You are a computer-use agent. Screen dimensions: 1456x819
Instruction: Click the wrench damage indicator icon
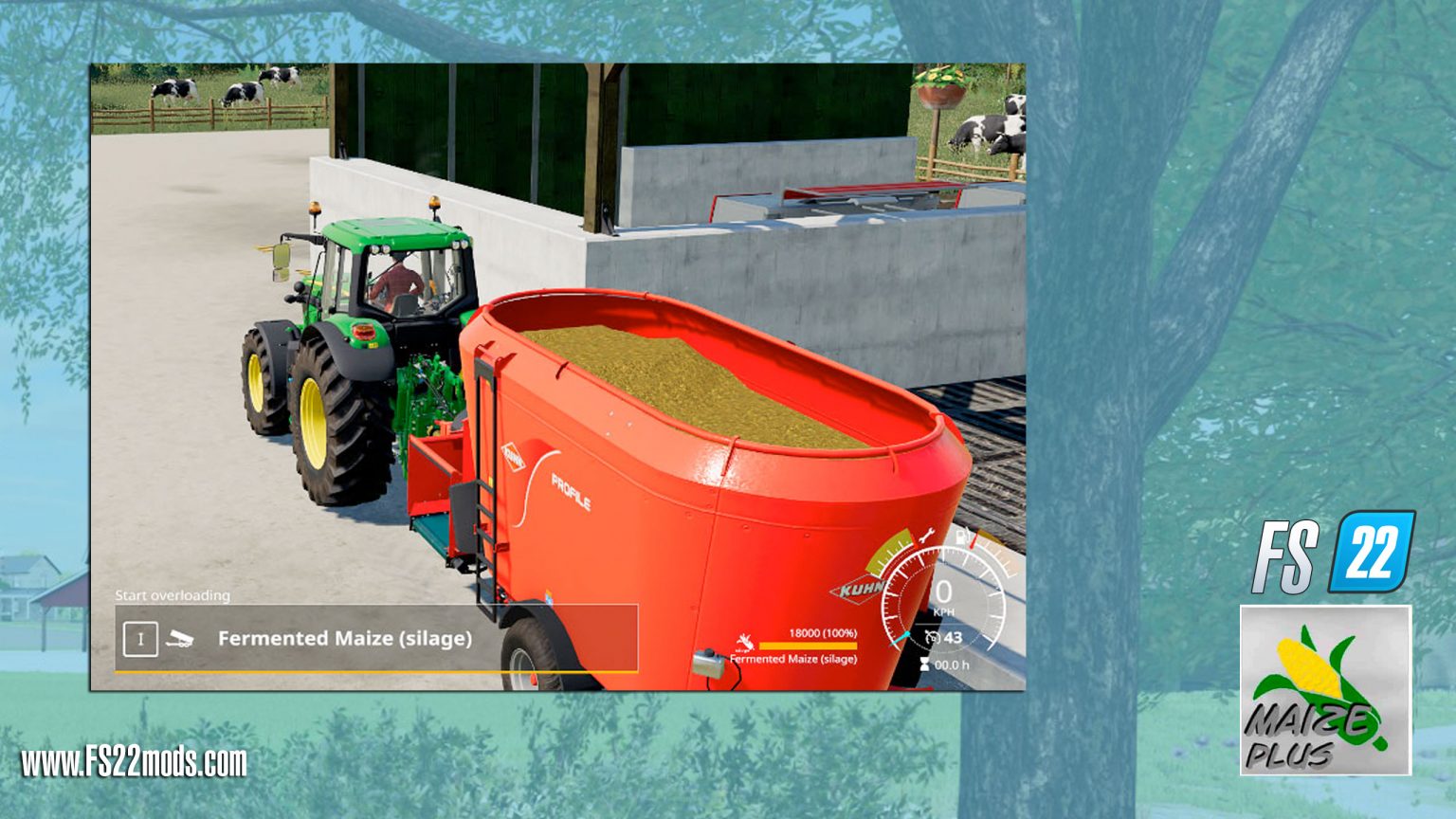pyautogui.click(x=925, y=537)
